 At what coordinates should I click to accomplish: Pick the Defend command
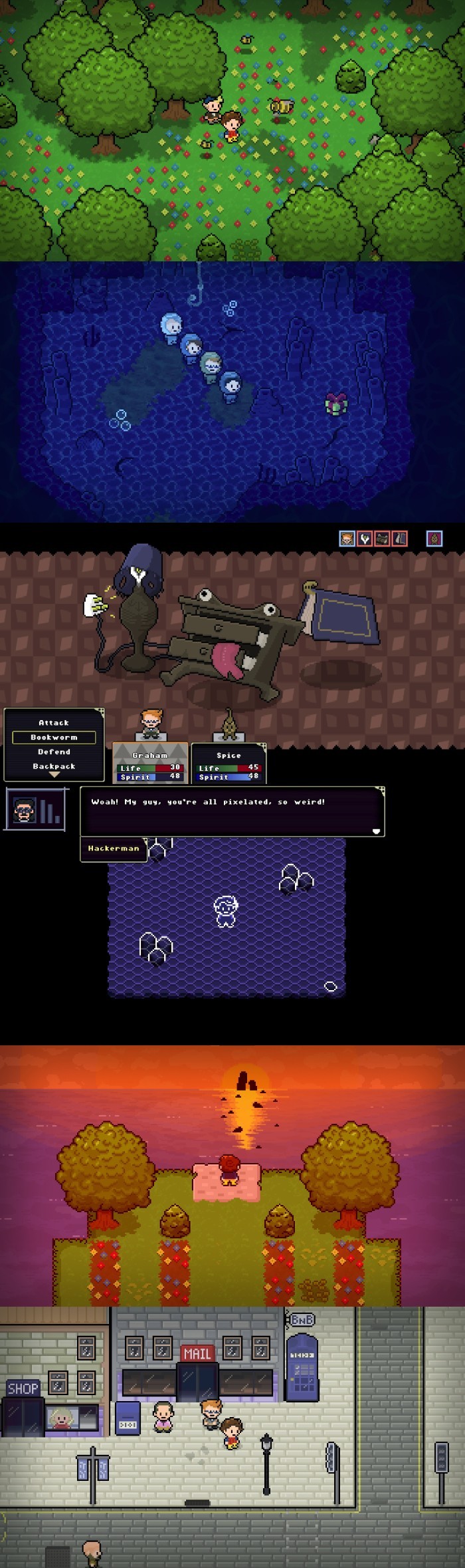click(x=54, y=751)
